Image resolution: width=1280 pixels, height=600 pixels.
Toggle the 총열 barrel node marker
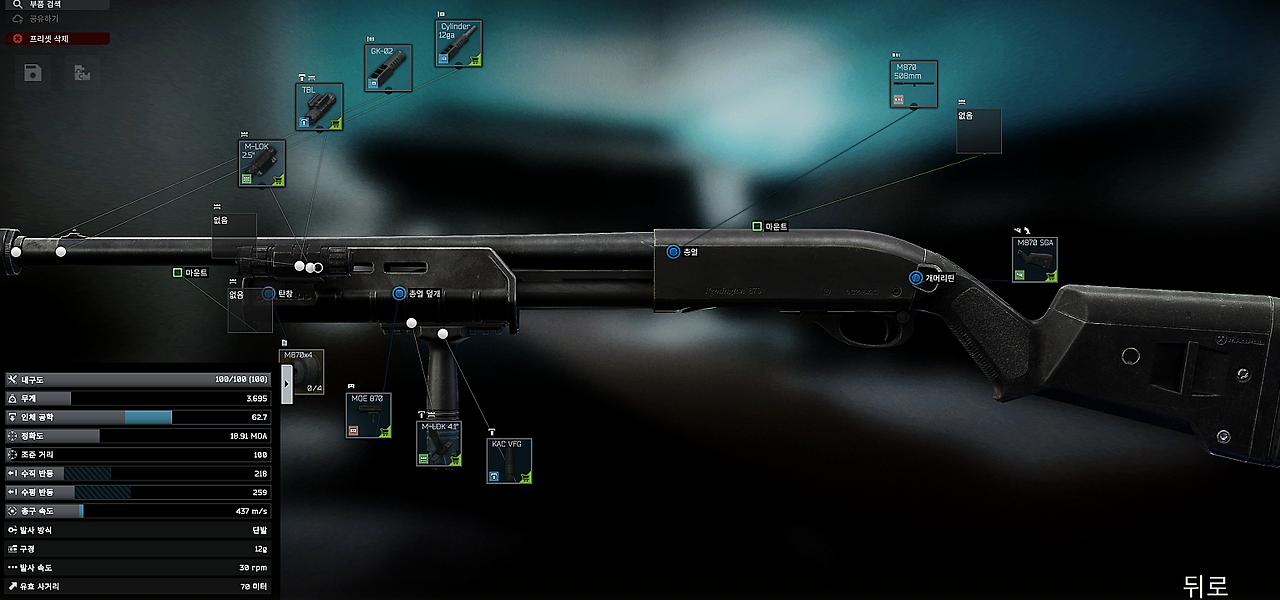coord(673,252)
